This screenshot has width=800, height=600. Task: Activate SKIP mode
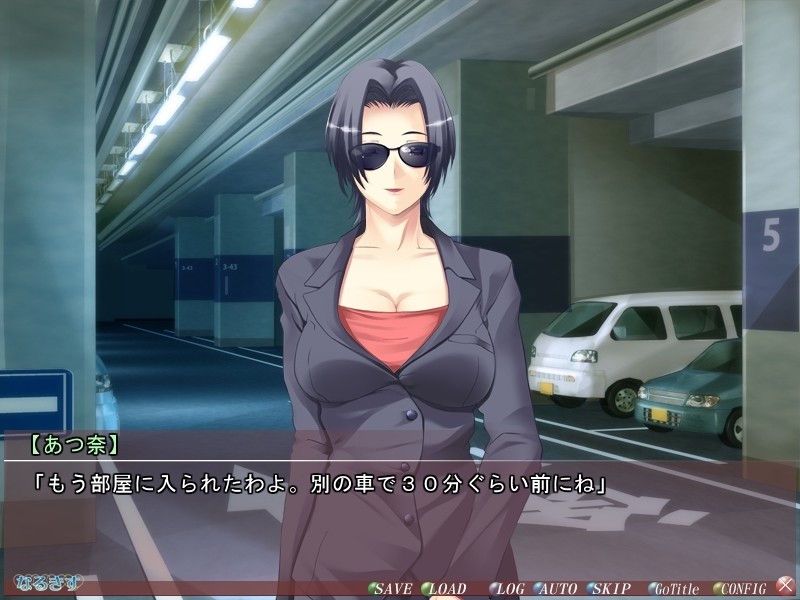610,588
